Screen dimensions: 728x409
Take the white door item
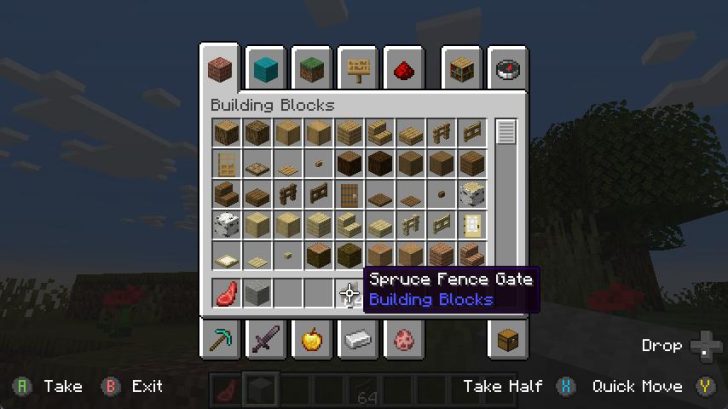click(x=472, y=224)
